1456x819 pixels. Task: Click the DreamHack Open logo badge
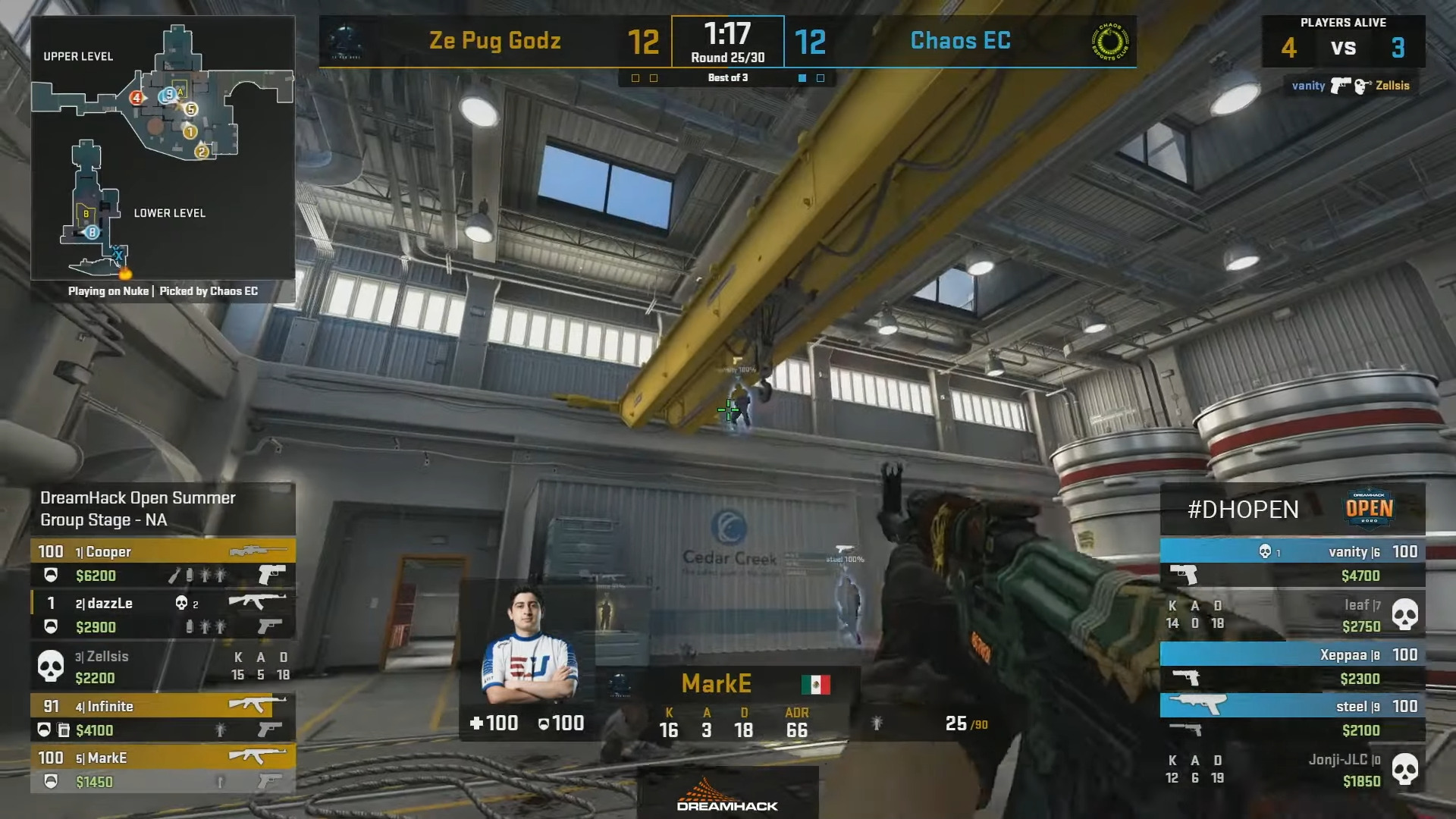1369,508
